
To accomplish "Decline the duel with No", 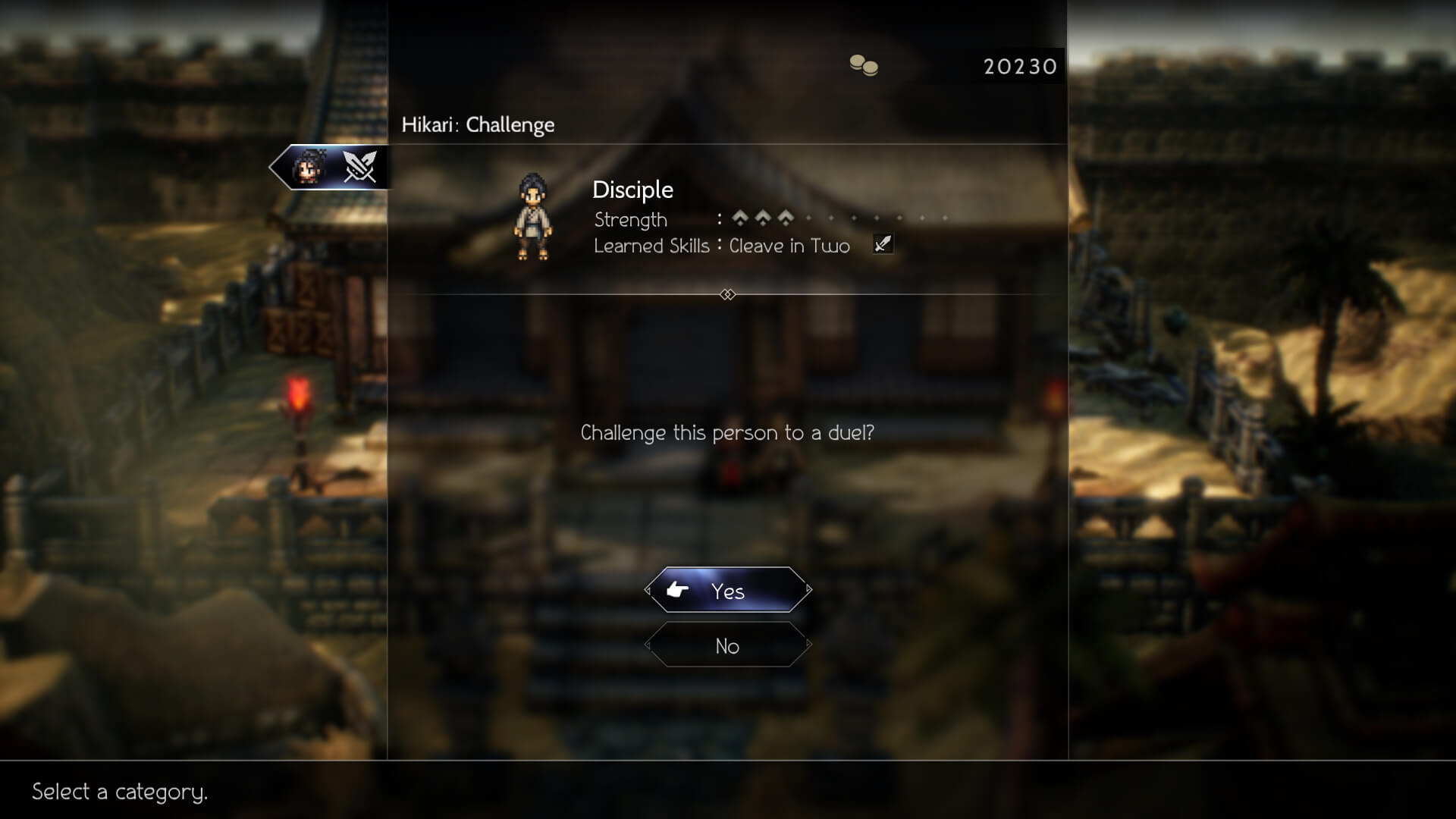I will [x=727, y=645].
